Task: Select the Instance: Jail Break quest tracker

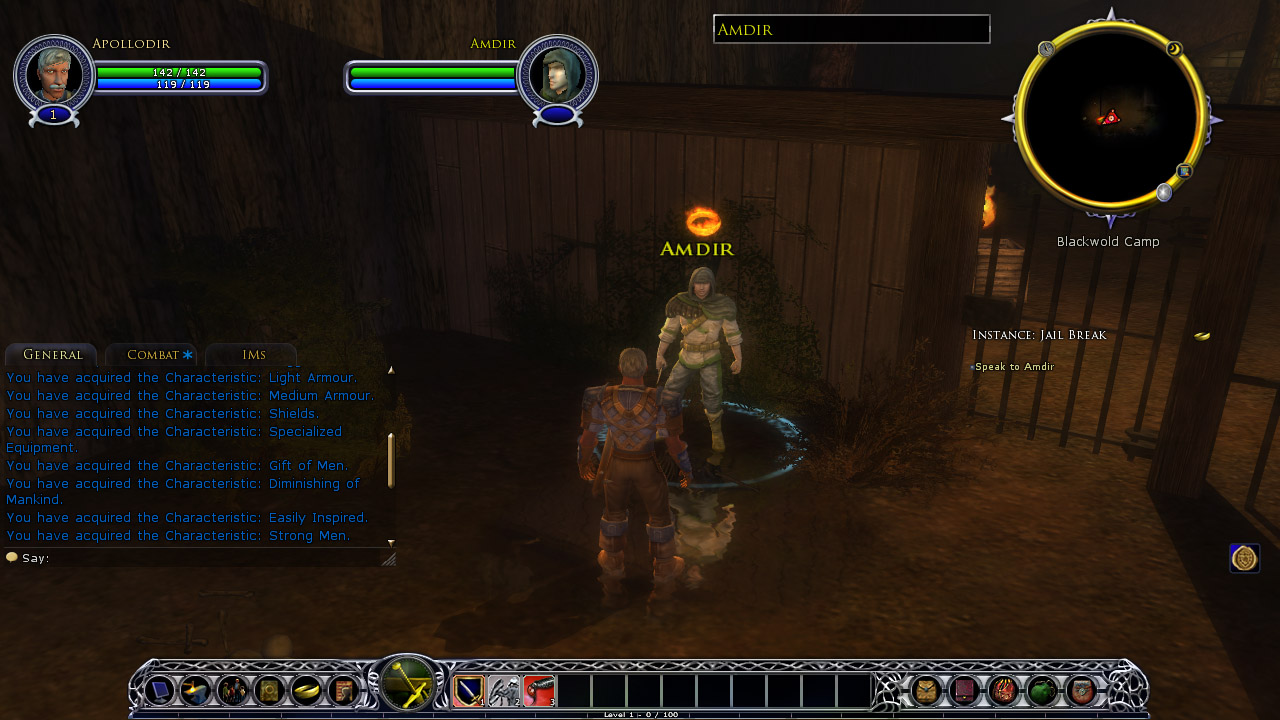Action: coord(1040,335)
